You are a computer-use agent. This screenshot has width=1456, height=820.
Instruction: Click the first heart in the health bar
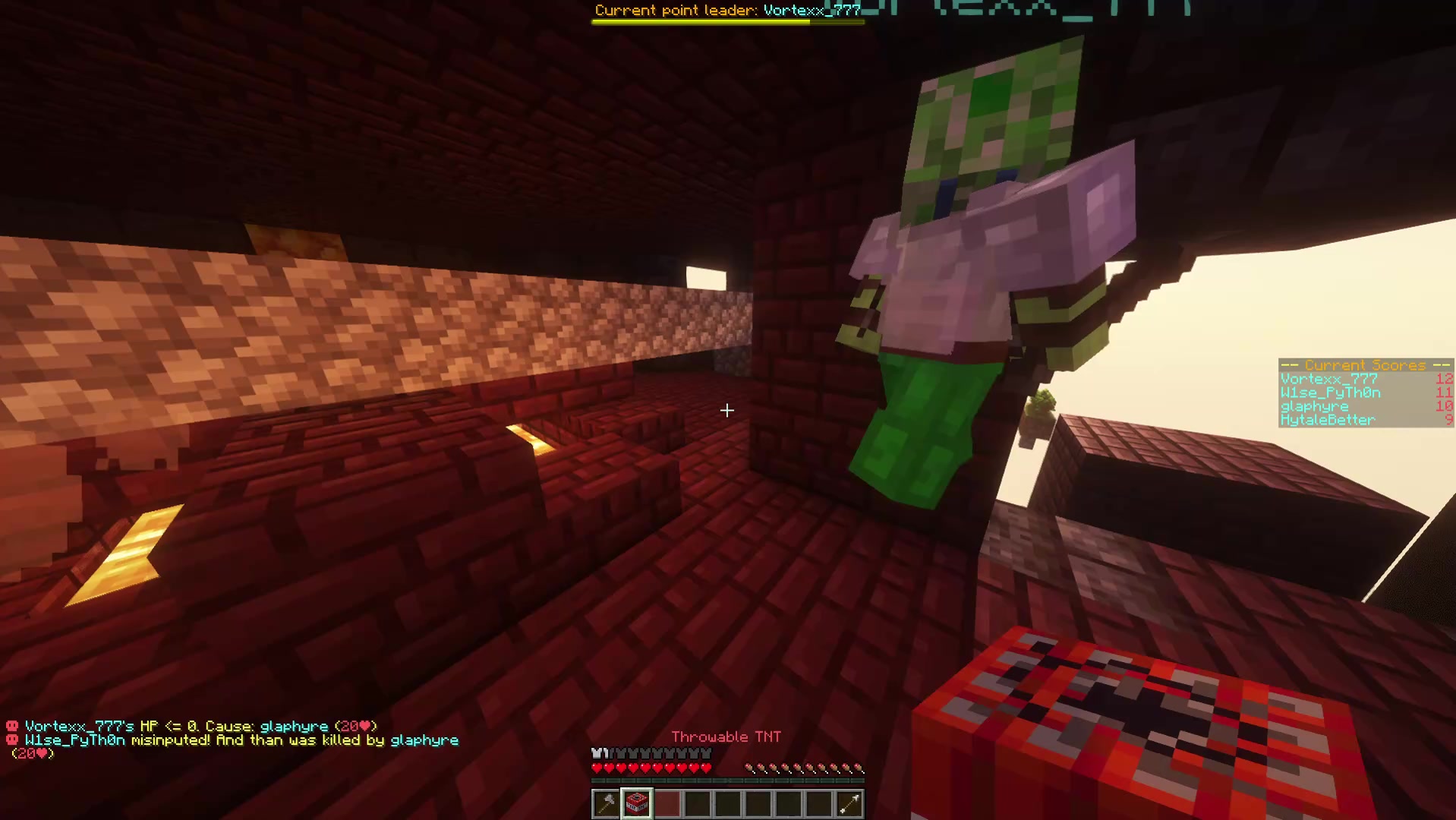[x=597, y=768]
